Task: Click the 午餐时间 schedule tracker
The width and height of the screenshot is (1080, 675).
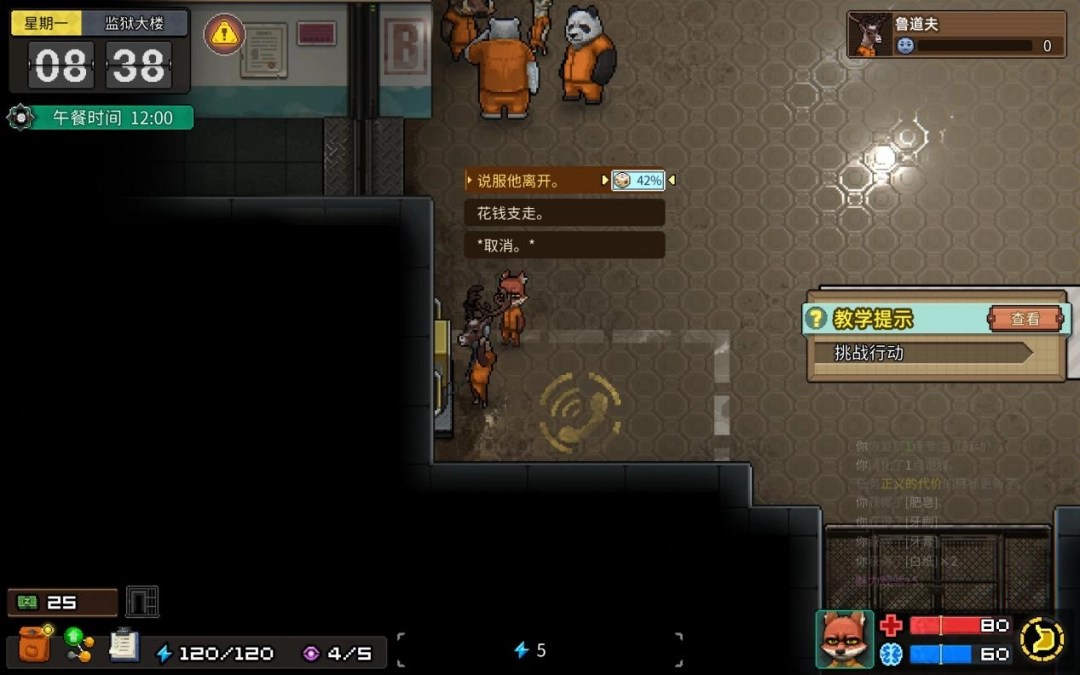Action: 101,118
